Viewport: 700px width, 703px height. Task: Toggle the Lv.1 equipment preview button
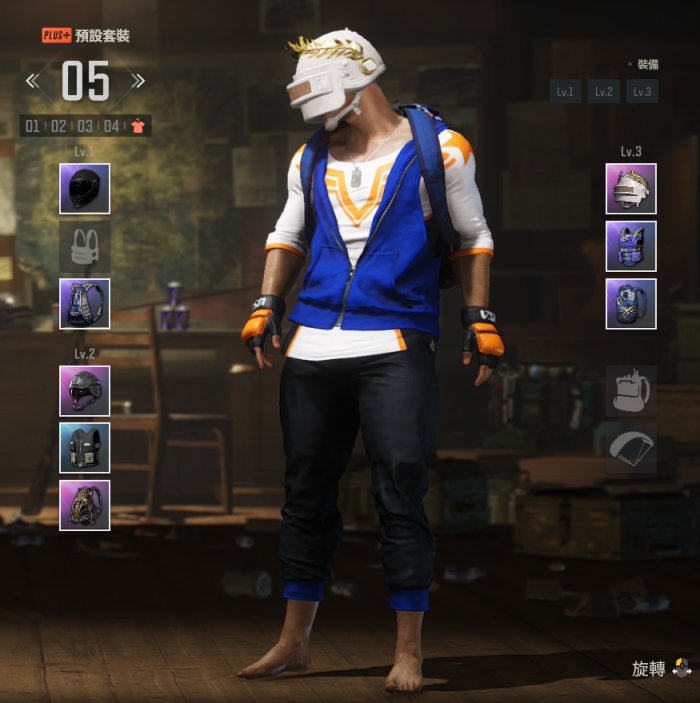pos(565,92)
